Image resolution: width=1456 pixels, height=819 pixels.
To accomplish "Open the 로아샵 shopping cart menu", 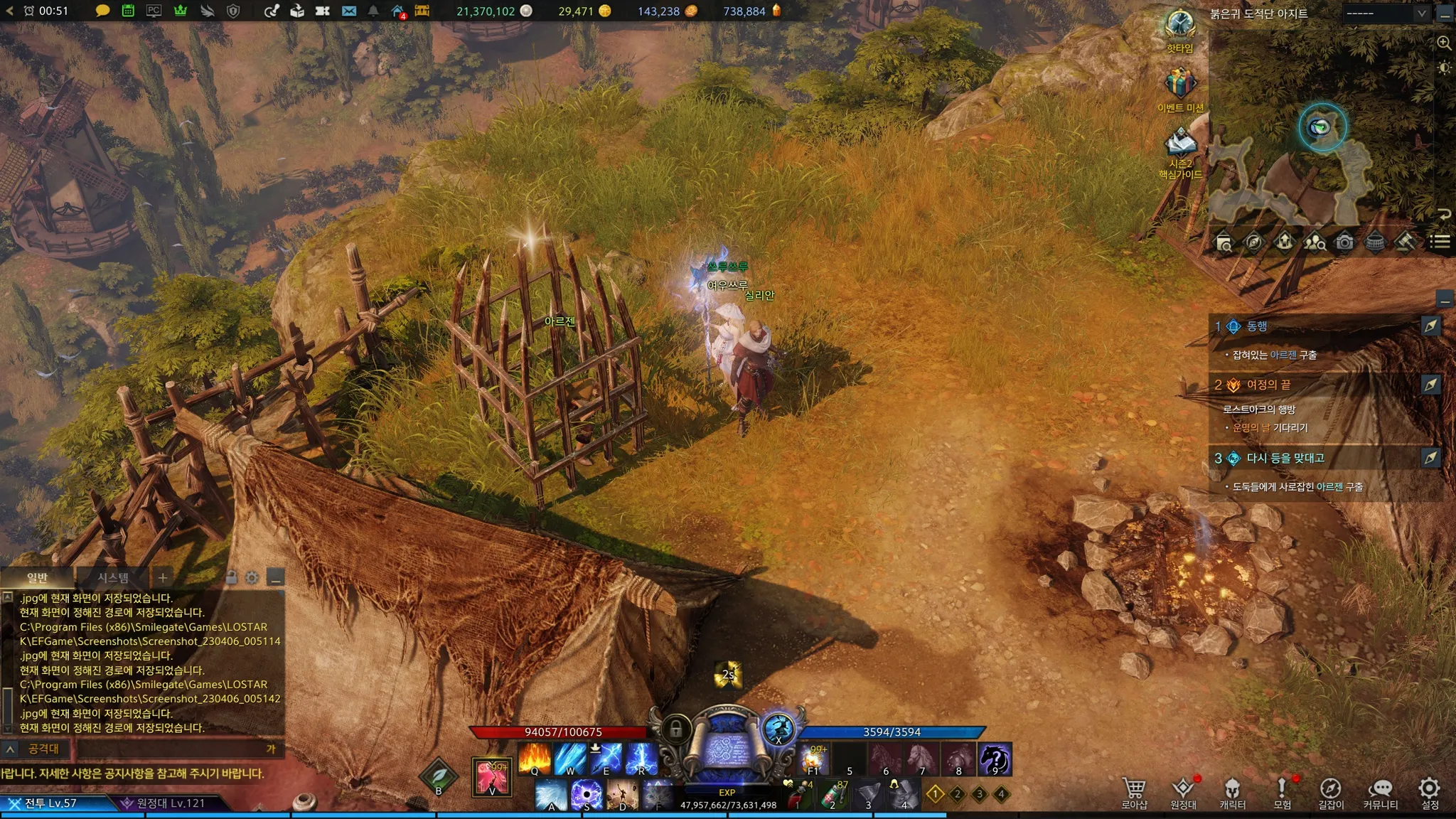I will tap(1134, 792).
